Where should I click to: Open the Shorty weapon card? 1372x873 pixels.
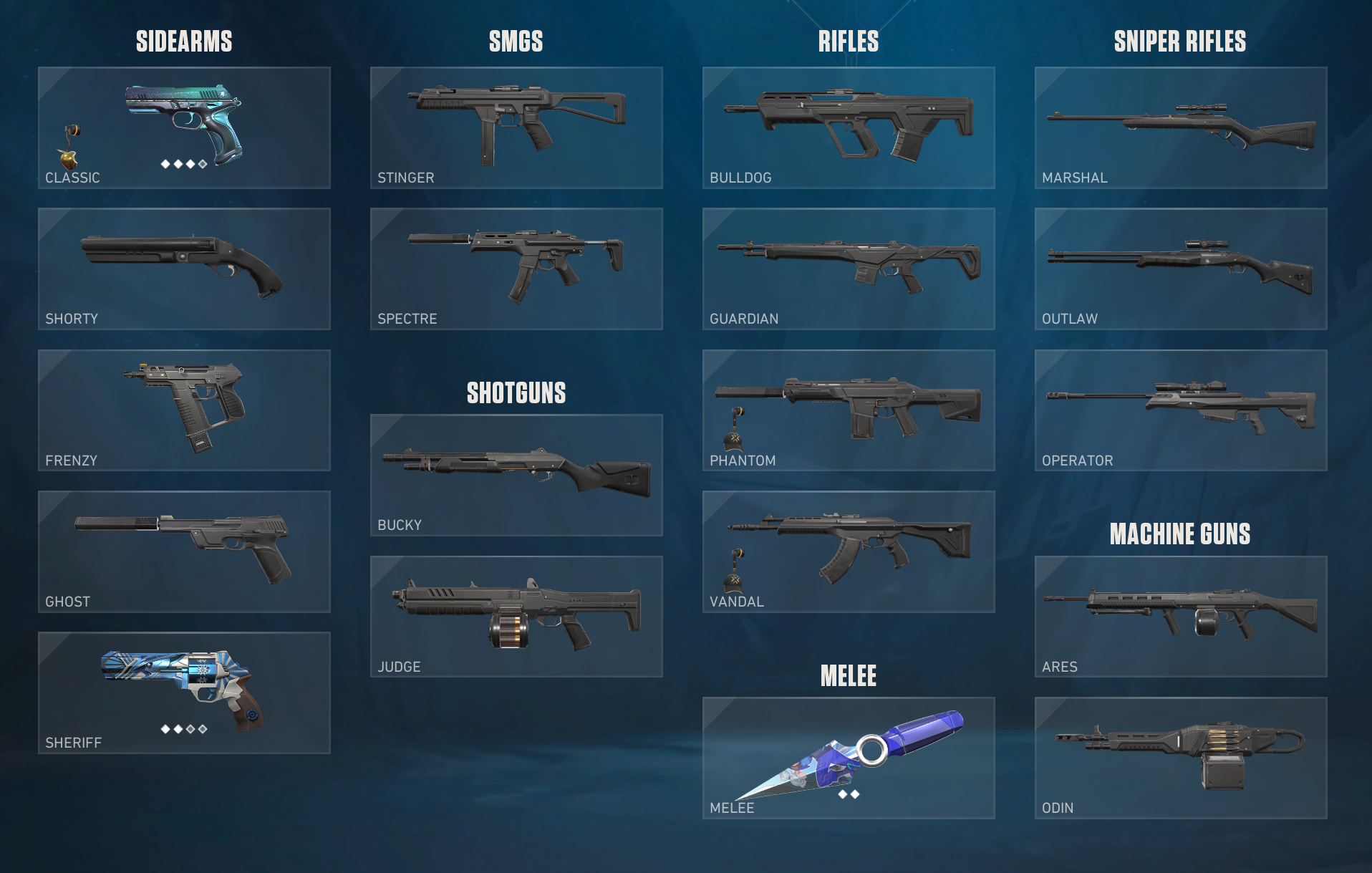(x=184, y=269)
